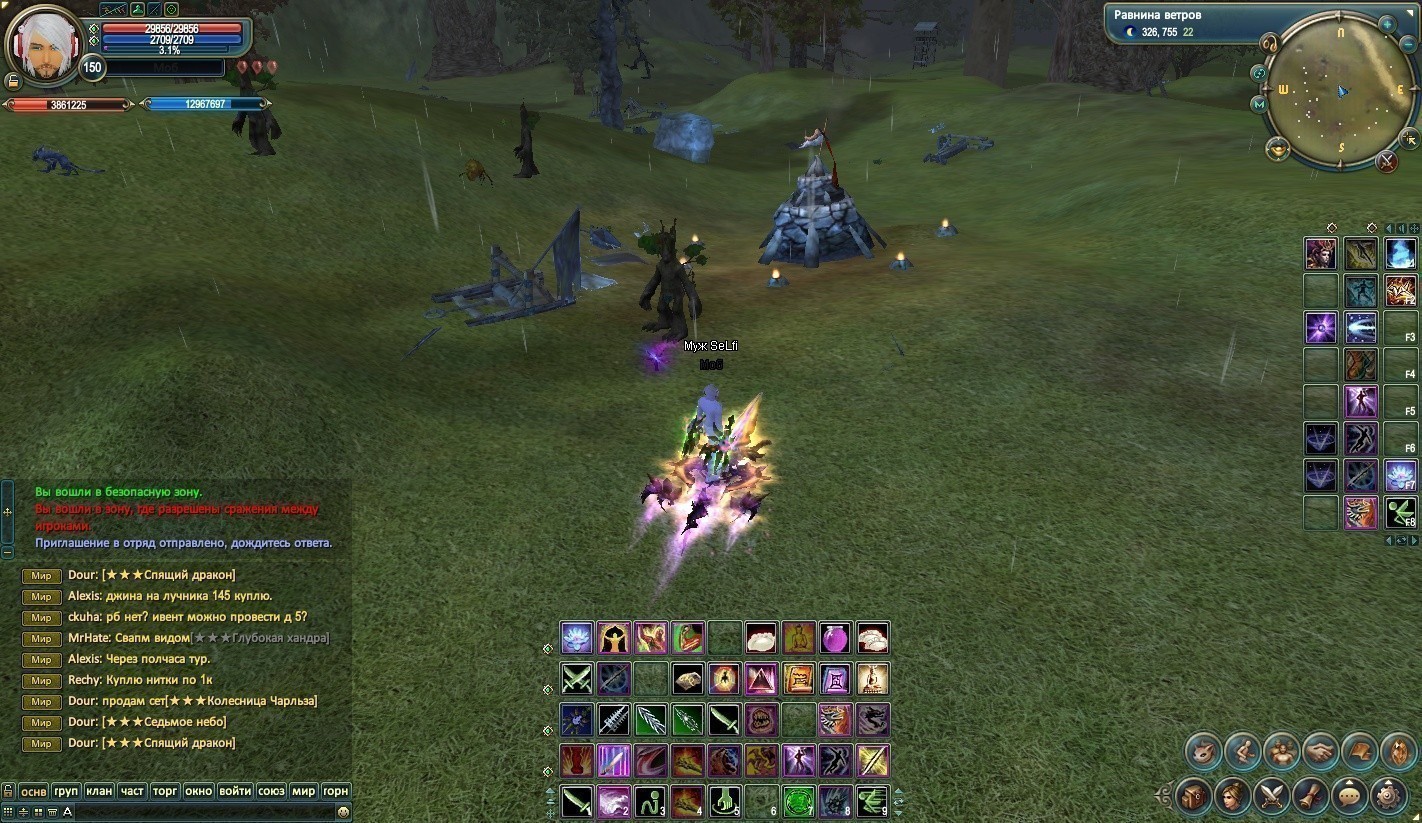Click the chat text input field
1422x823 pixels.
[200, 811]
